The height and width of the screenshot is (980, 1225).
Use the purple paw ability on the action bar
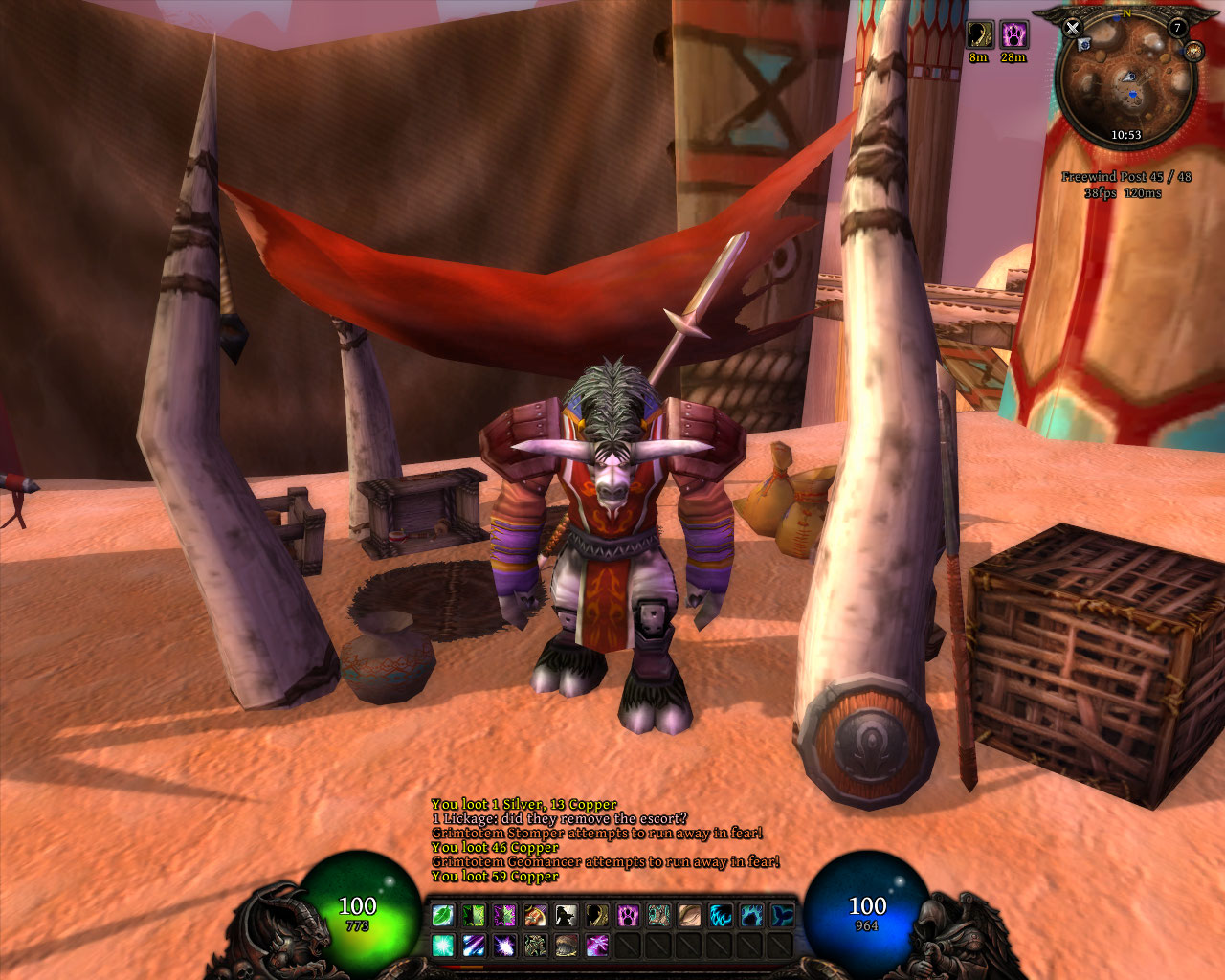click(x=628, y=916)
